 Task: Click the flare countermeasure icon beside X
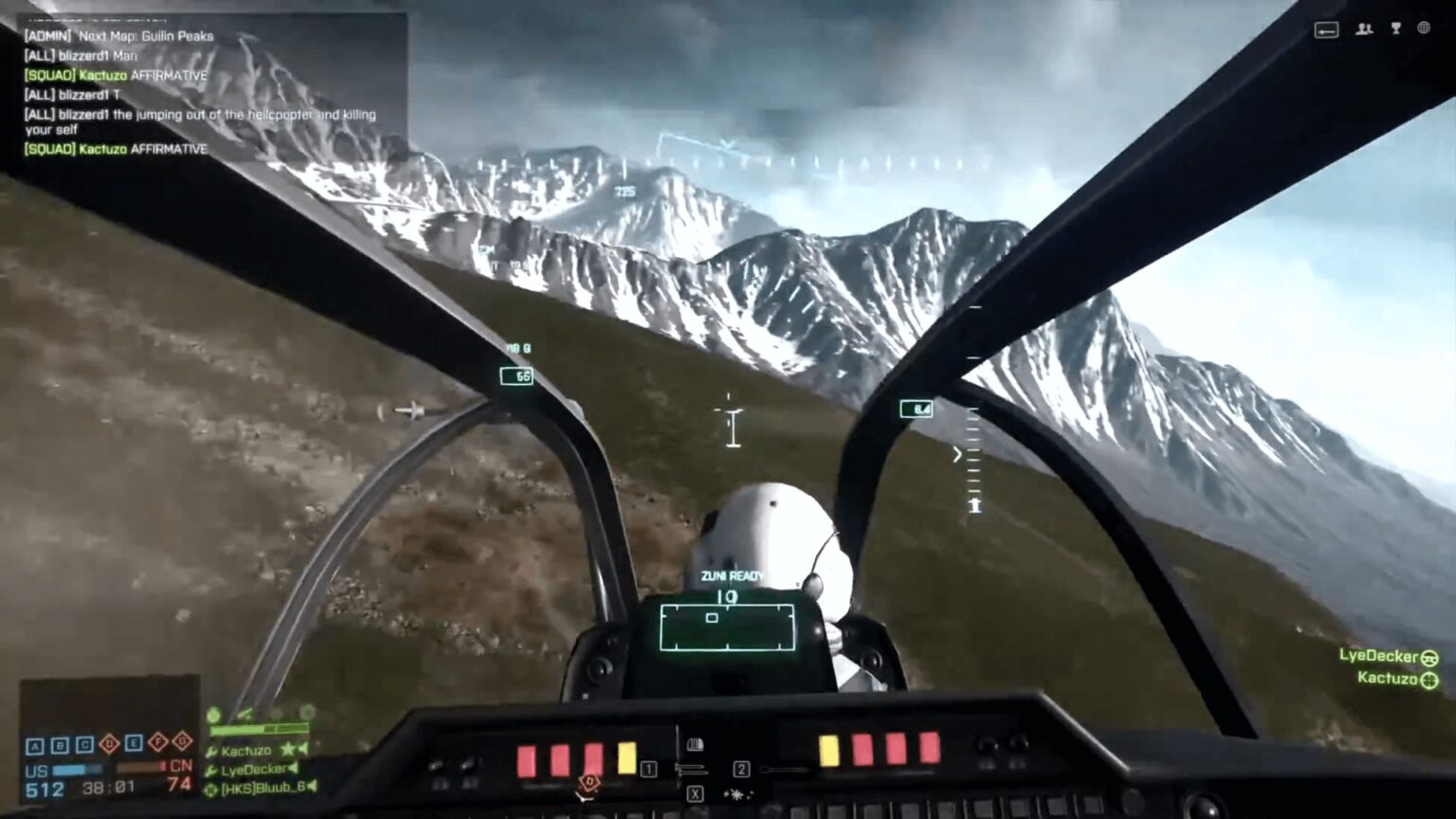click(x=738, y=795)
